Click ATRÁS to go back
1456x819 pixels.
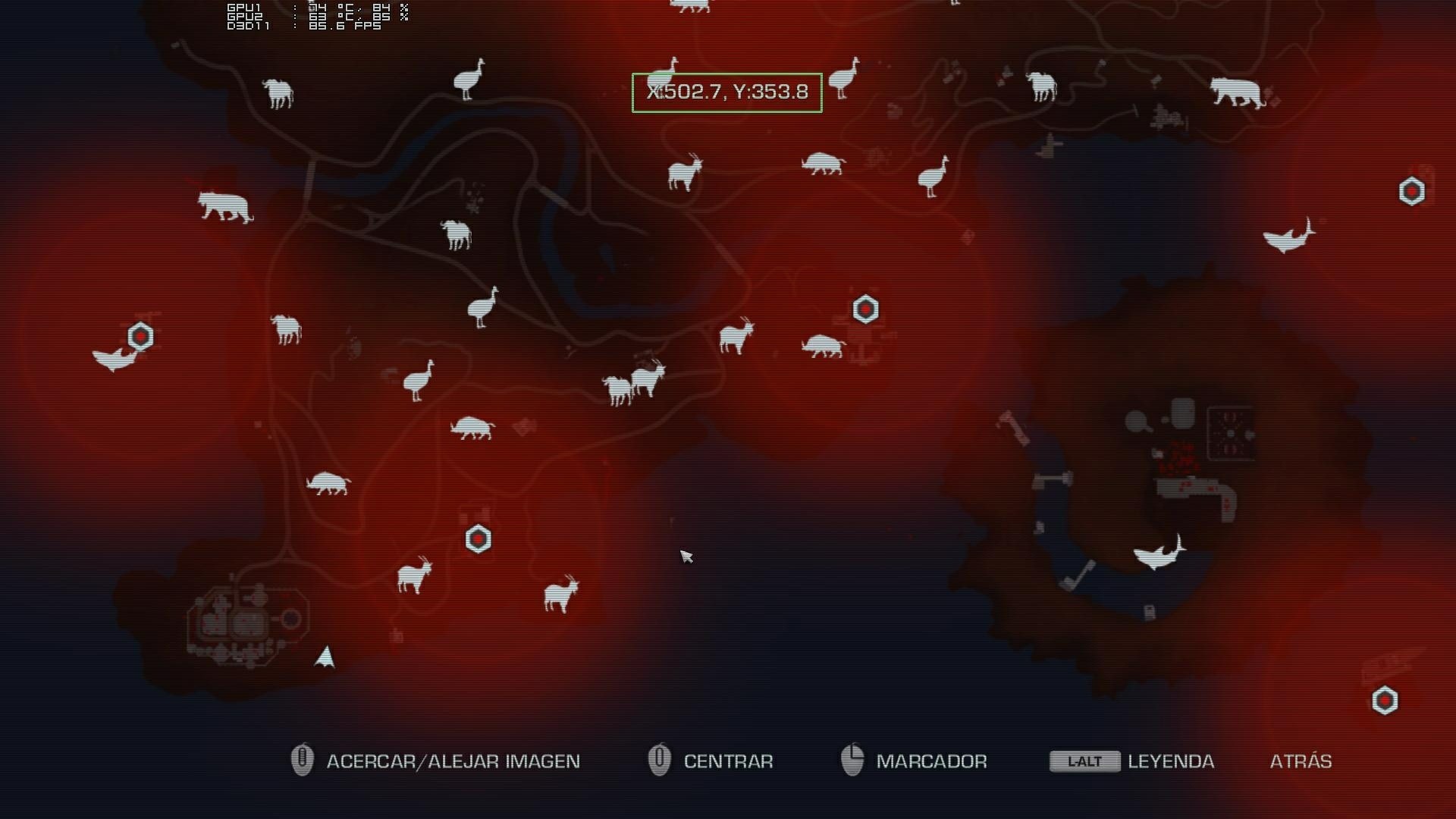[x=1301, y=761]
